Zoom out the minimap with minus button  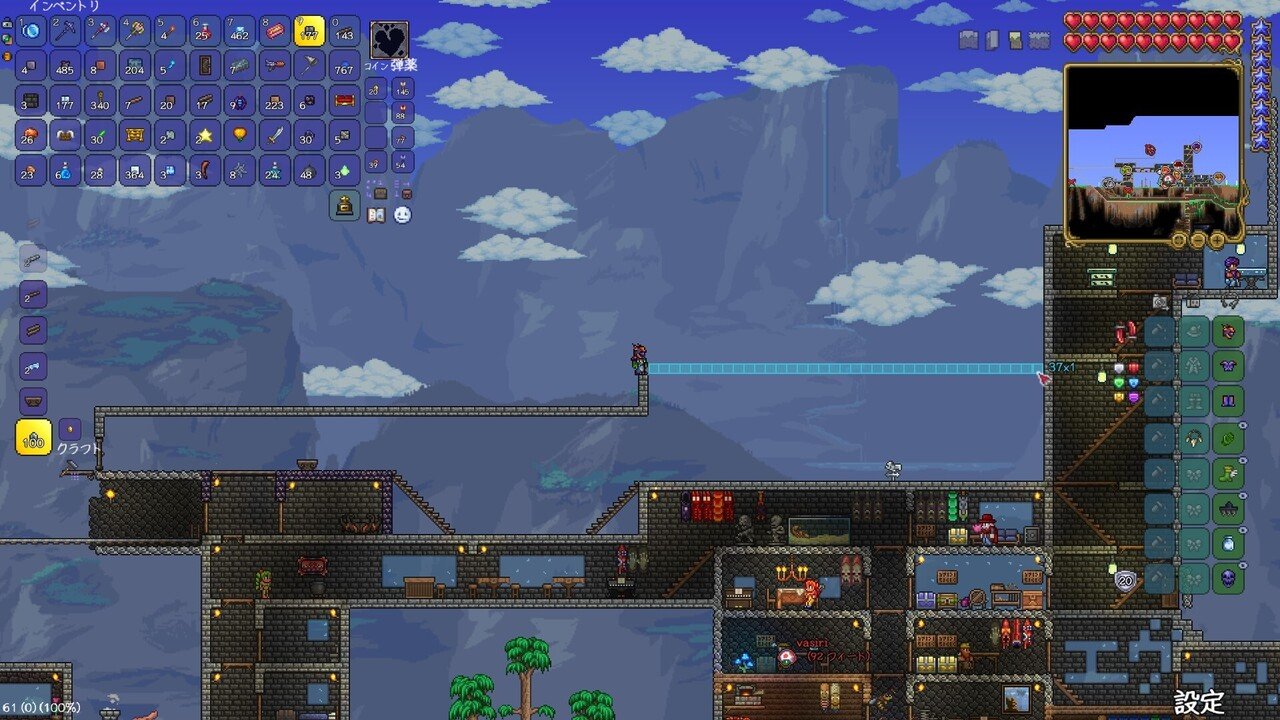1198,240
